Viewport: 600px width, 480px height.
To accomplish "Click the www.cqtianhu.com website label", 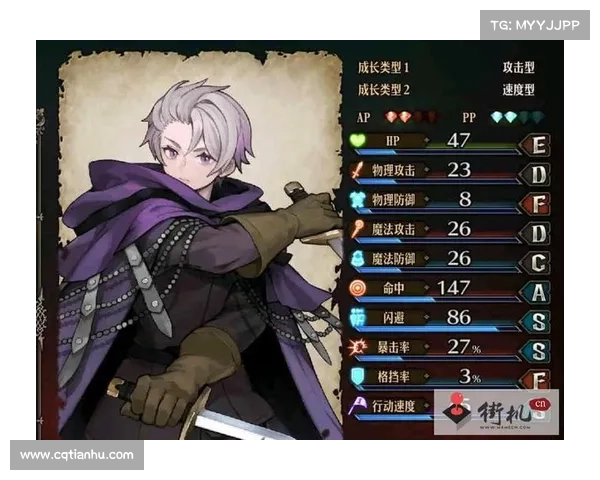I will [x=76, y=455].
